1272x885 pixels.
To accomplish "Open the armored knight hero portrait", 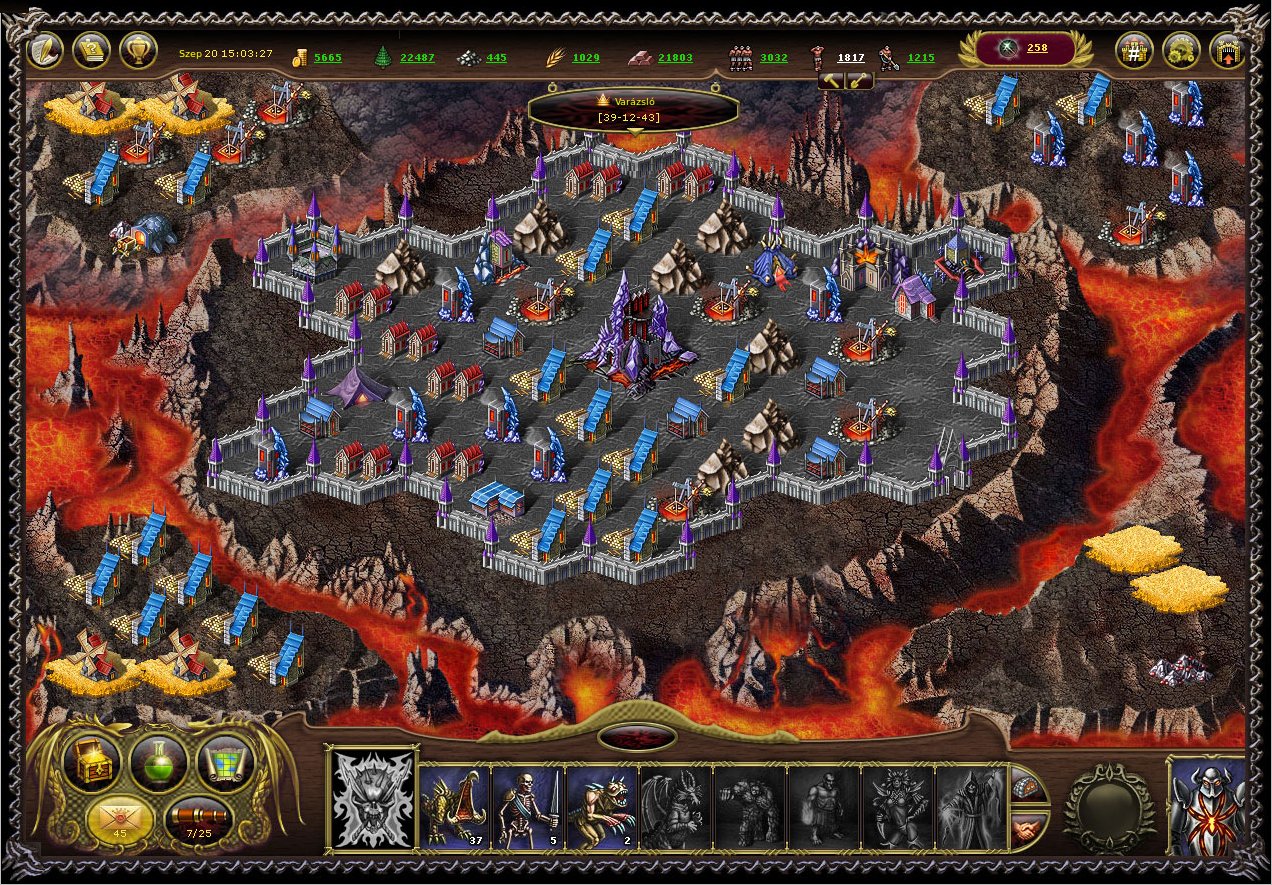I will pyautogui.click(x=1209, y=807).
